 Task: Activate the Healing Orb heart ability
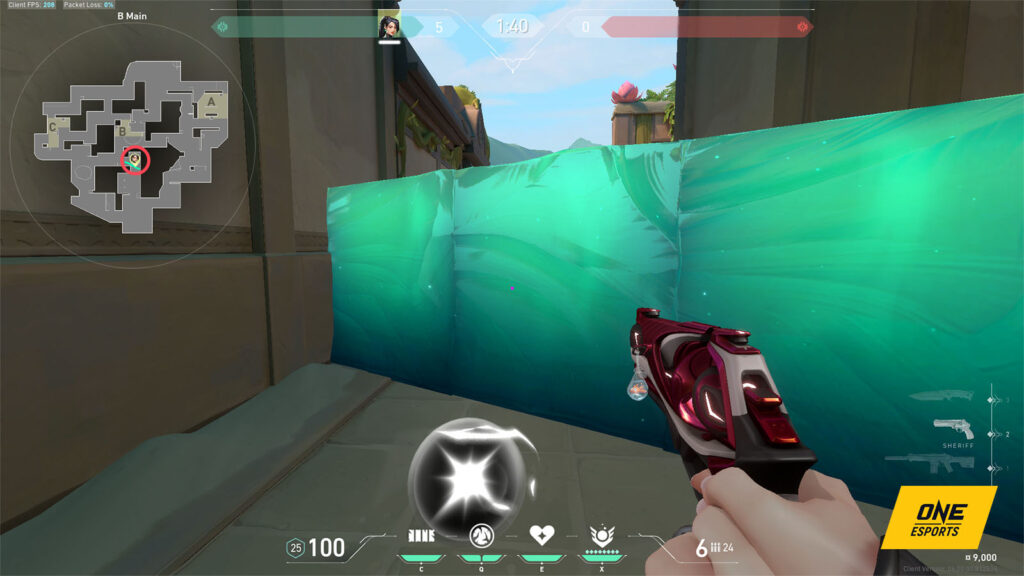click(x=541, y=534)
